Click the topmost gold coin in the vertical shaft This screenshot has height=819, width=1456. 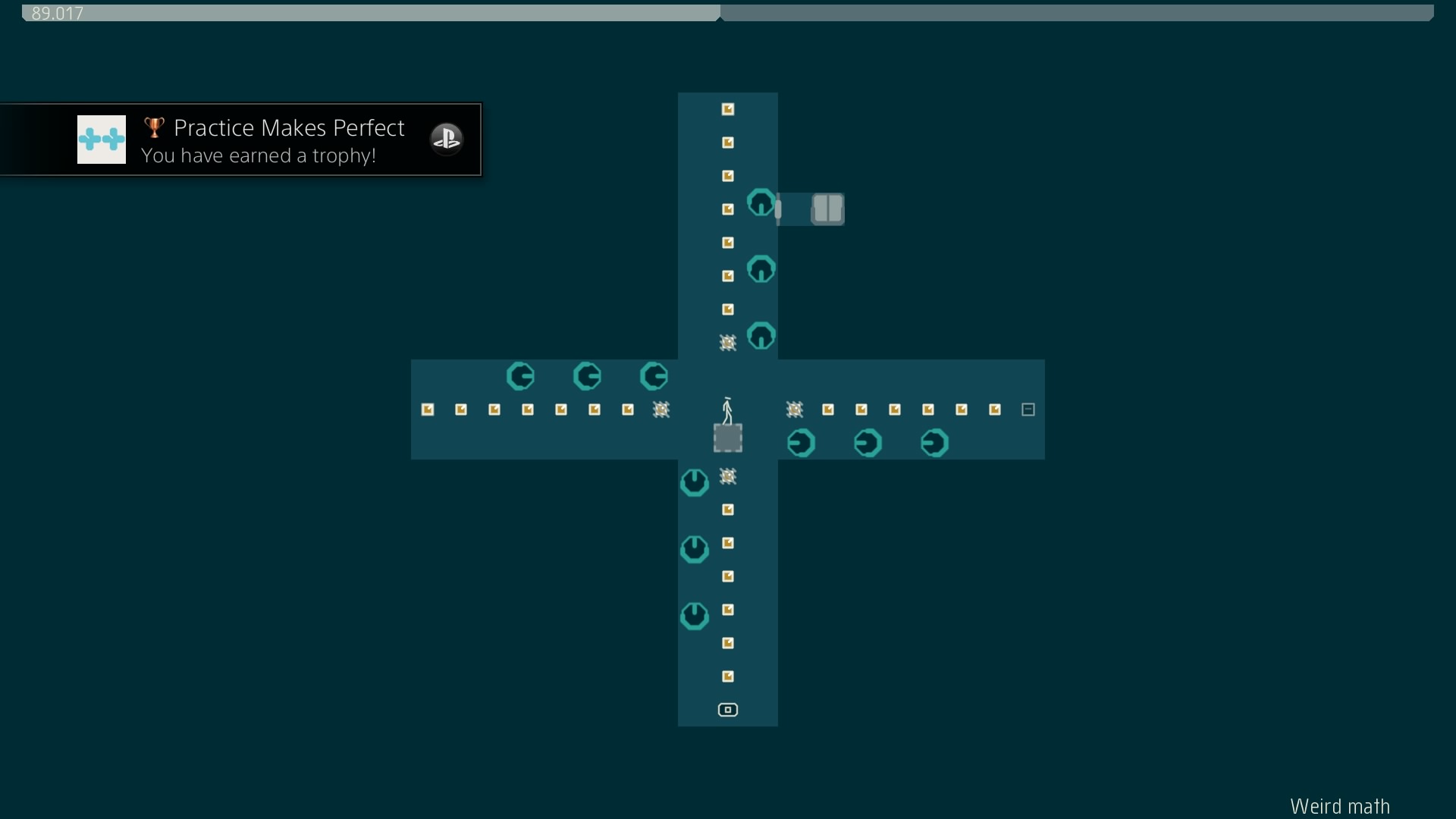[727, 109]
